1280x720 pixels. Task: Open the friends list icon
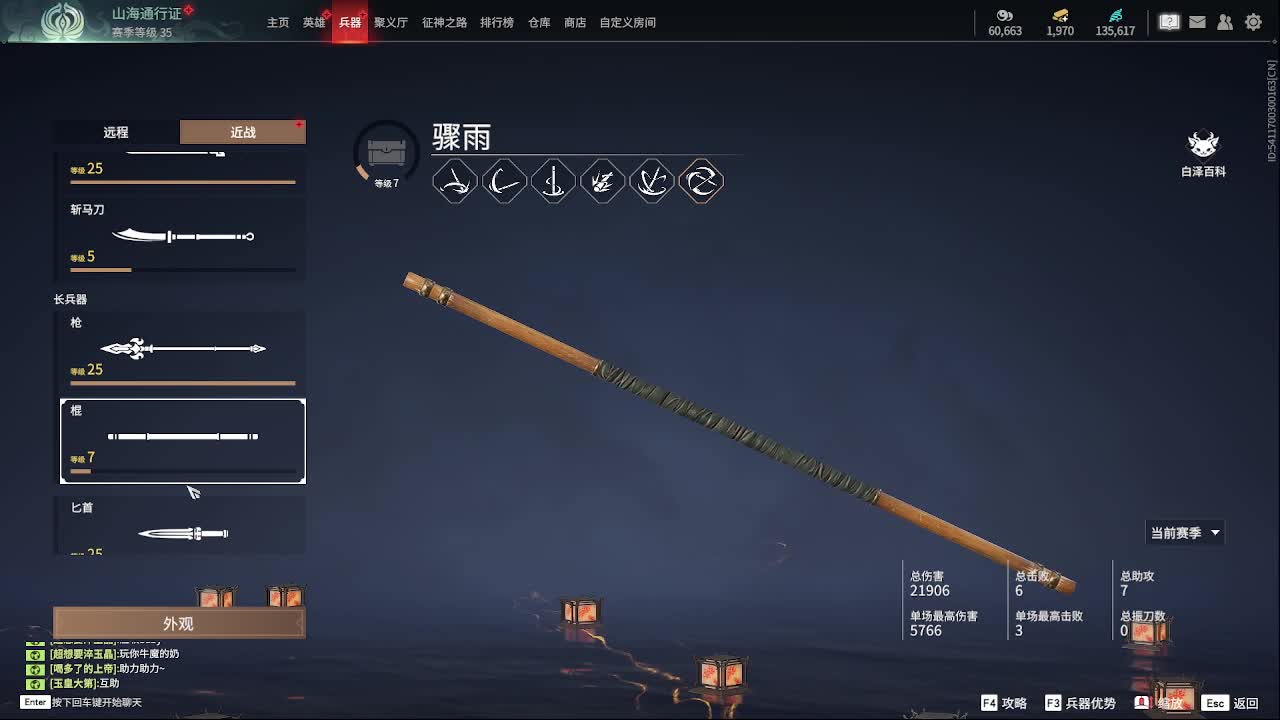tap(1225, 21)
